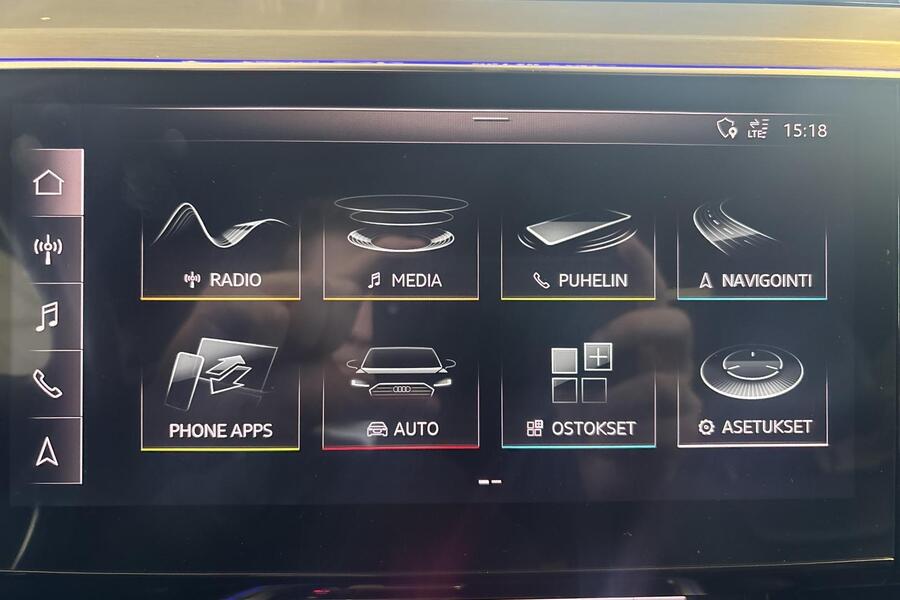
Task: Select the MEDIA tile
Action: coord(400,248)
